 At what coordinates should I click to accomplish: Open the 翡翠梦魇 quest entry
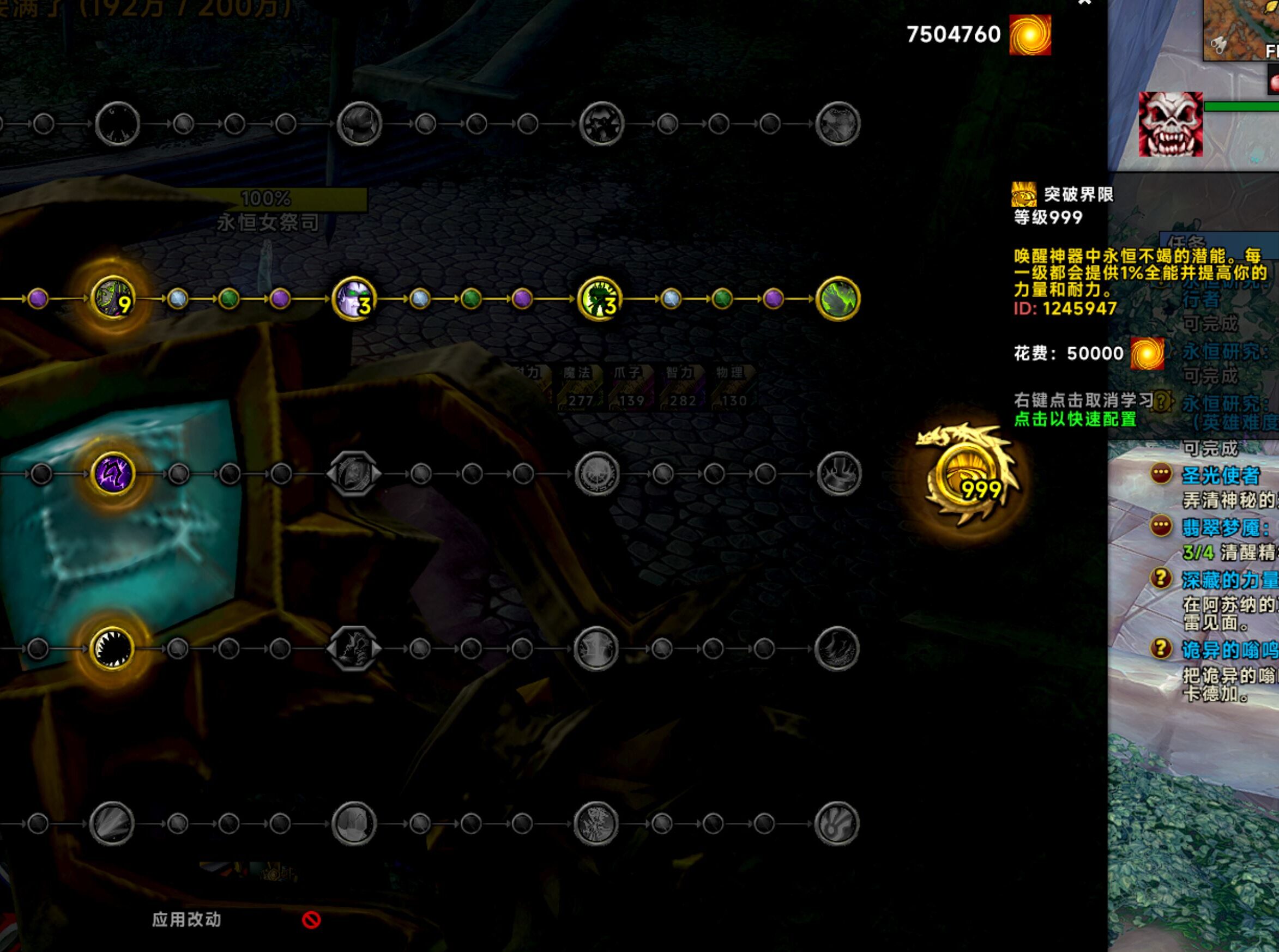pyautogui.click(x=1225, y=527)
